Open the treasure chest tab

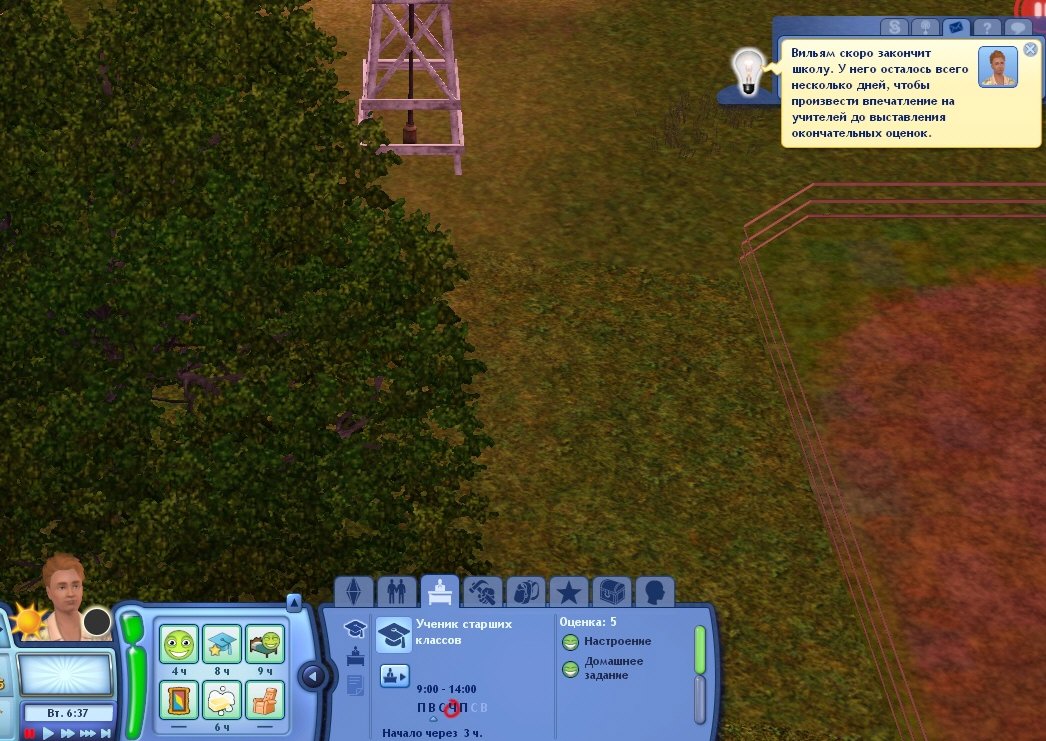(612, 593)
